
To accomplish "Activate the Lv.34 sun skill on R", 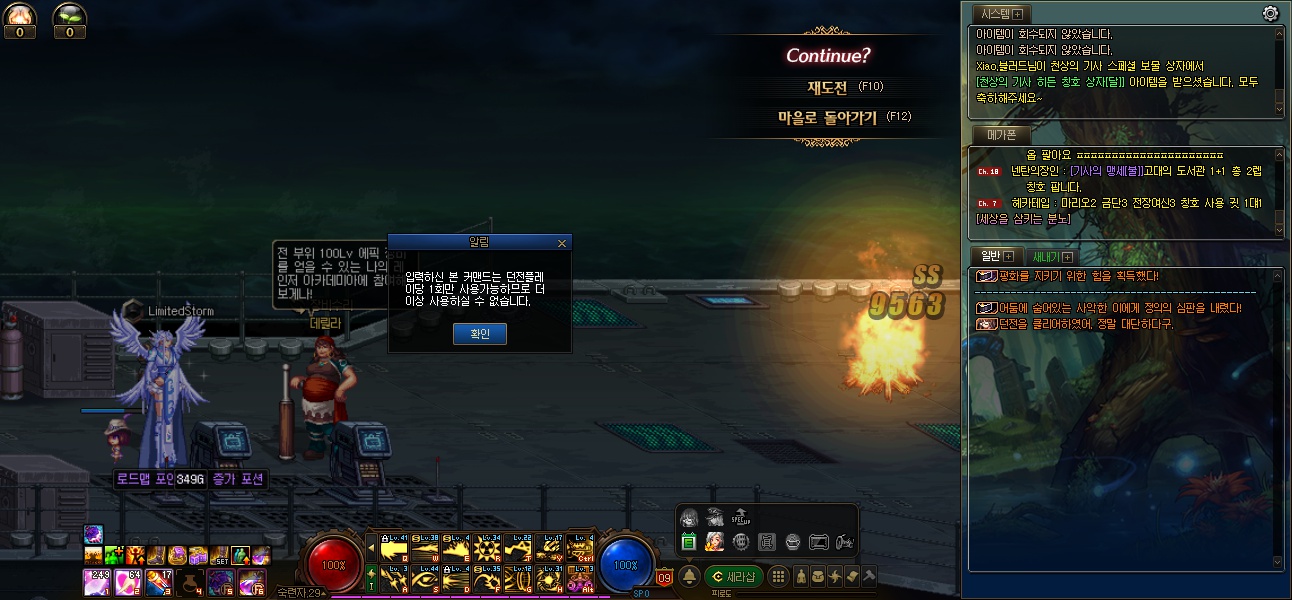I will [x=487, y=548].
